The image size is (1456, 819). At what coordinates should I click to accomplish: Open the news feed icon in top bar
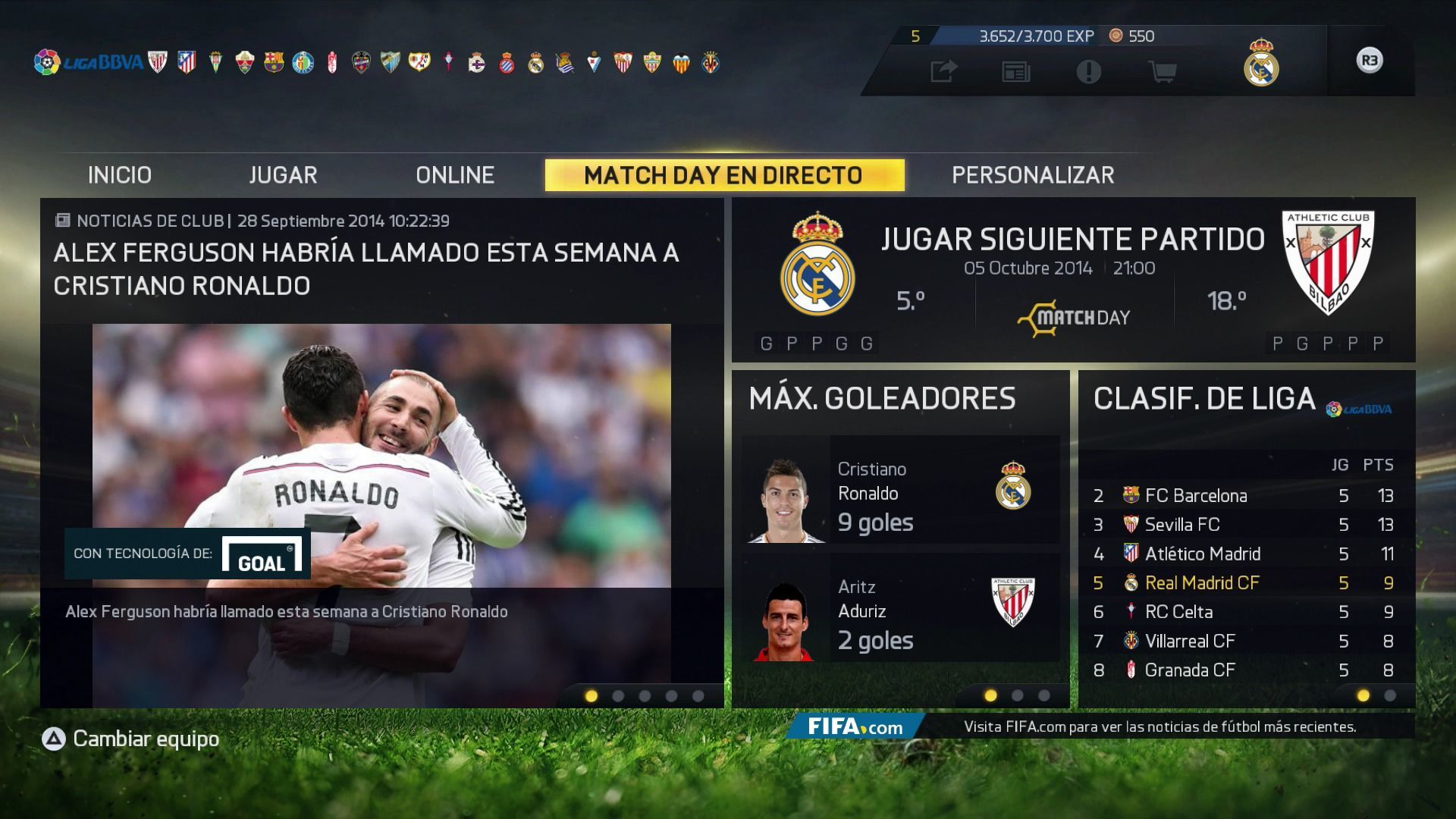click(1015, 72)
